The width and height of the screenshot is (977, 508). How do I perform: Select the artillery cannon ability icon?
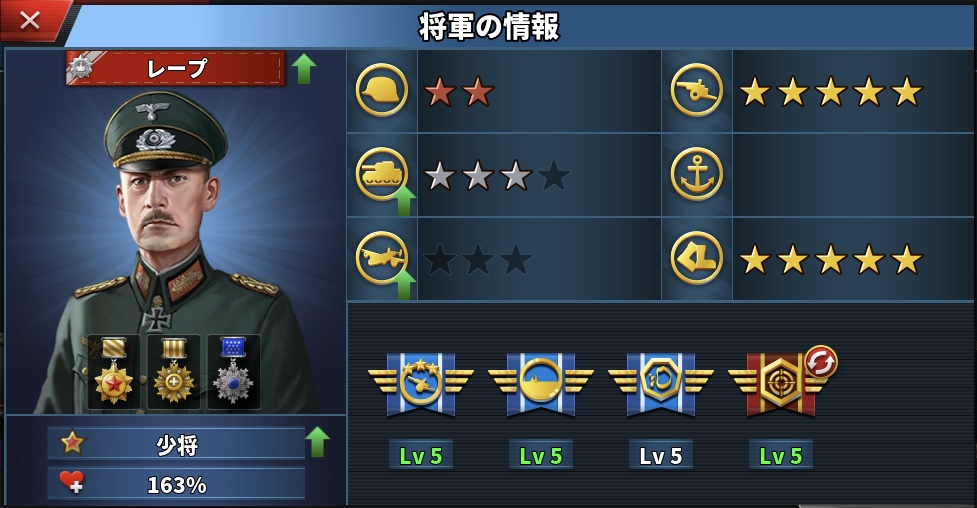[696, 91]
